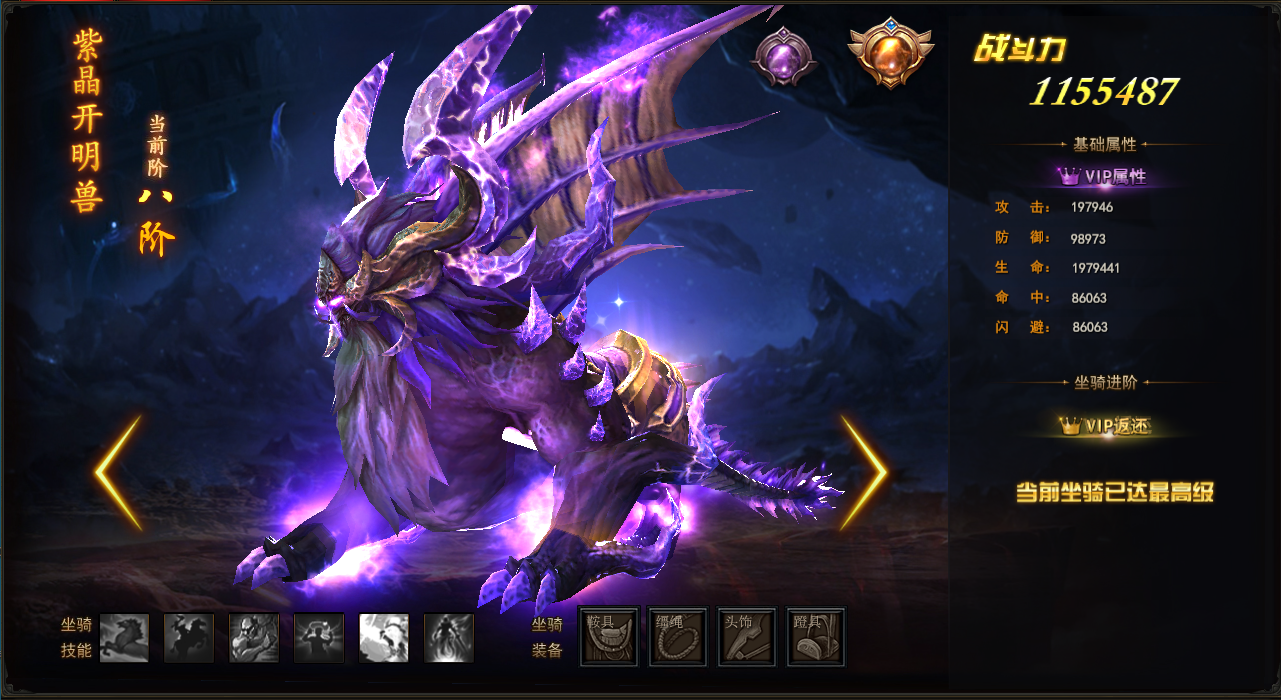Show the previous mount with the left arrow
This screenshot has height=700, width=1281.
click(x=118, y=473)
